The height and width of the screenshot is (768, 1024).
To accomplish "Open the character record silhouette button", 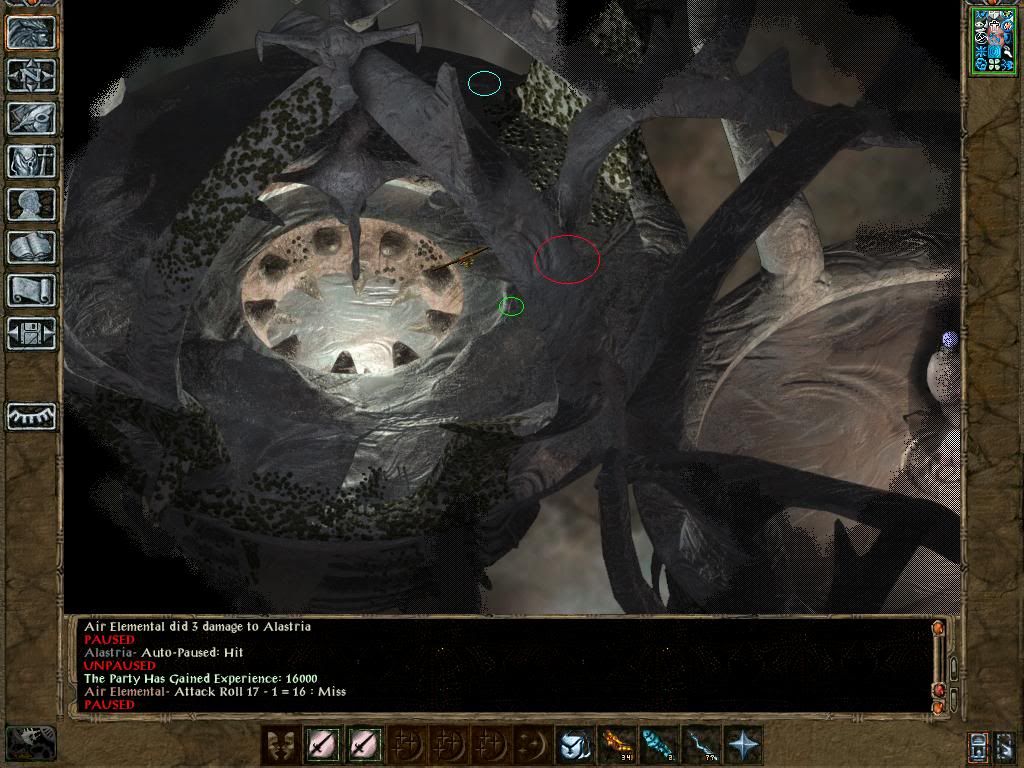I will coord(31,204).
